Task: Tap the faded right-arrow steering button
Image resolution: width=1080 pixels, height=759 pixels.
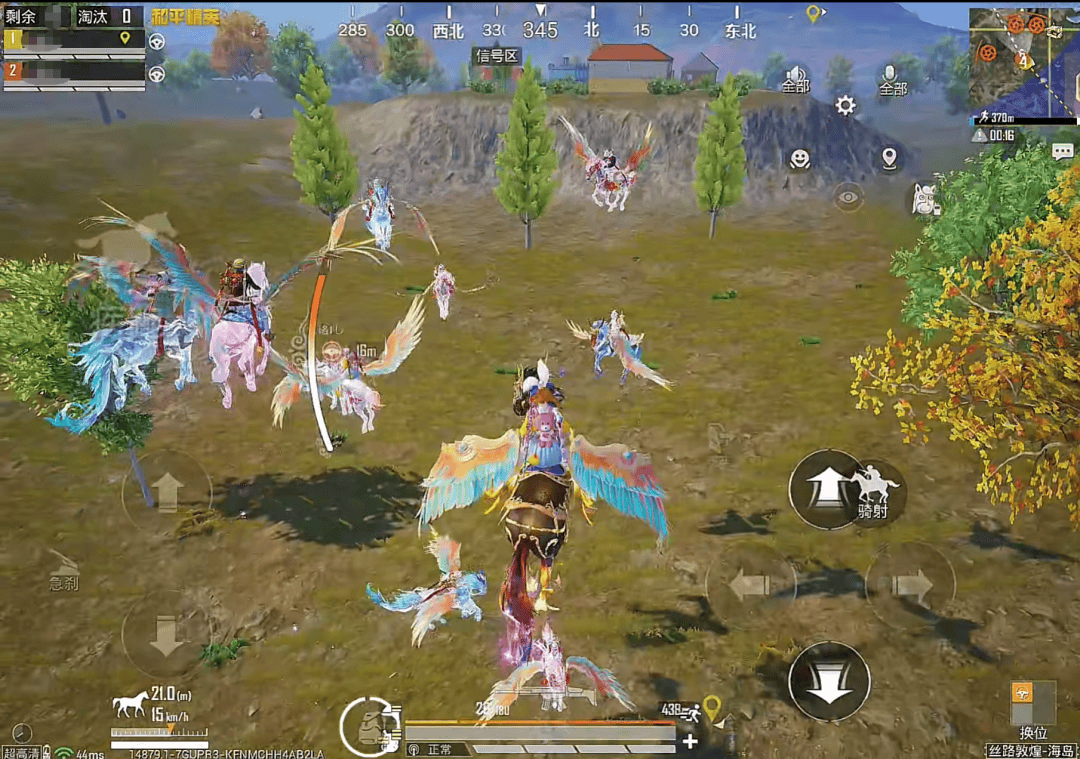Action: (909, 586)
